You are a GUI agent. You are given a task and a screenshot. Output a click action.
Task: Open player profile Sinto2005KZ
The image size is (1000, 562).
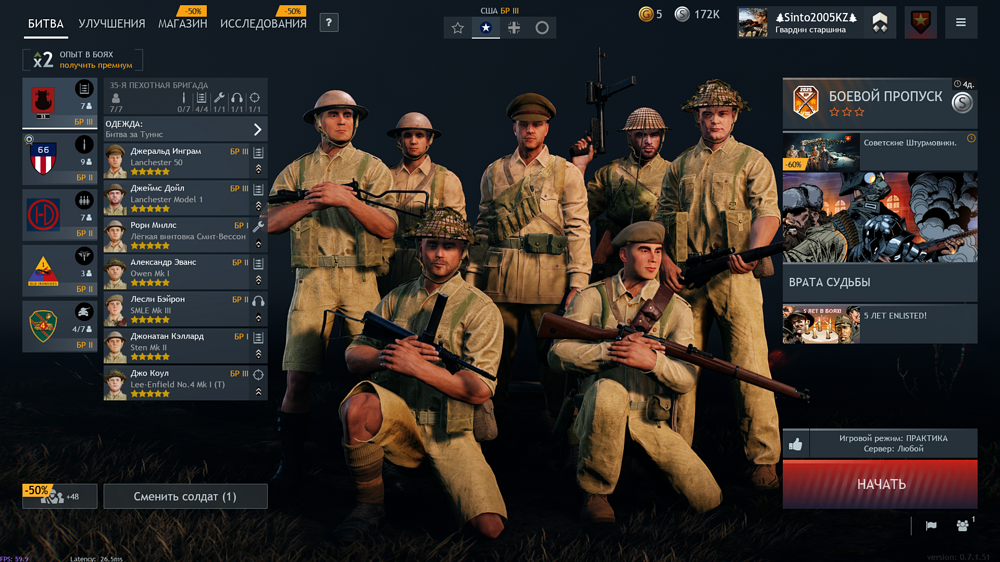click(x=802, y=22)
